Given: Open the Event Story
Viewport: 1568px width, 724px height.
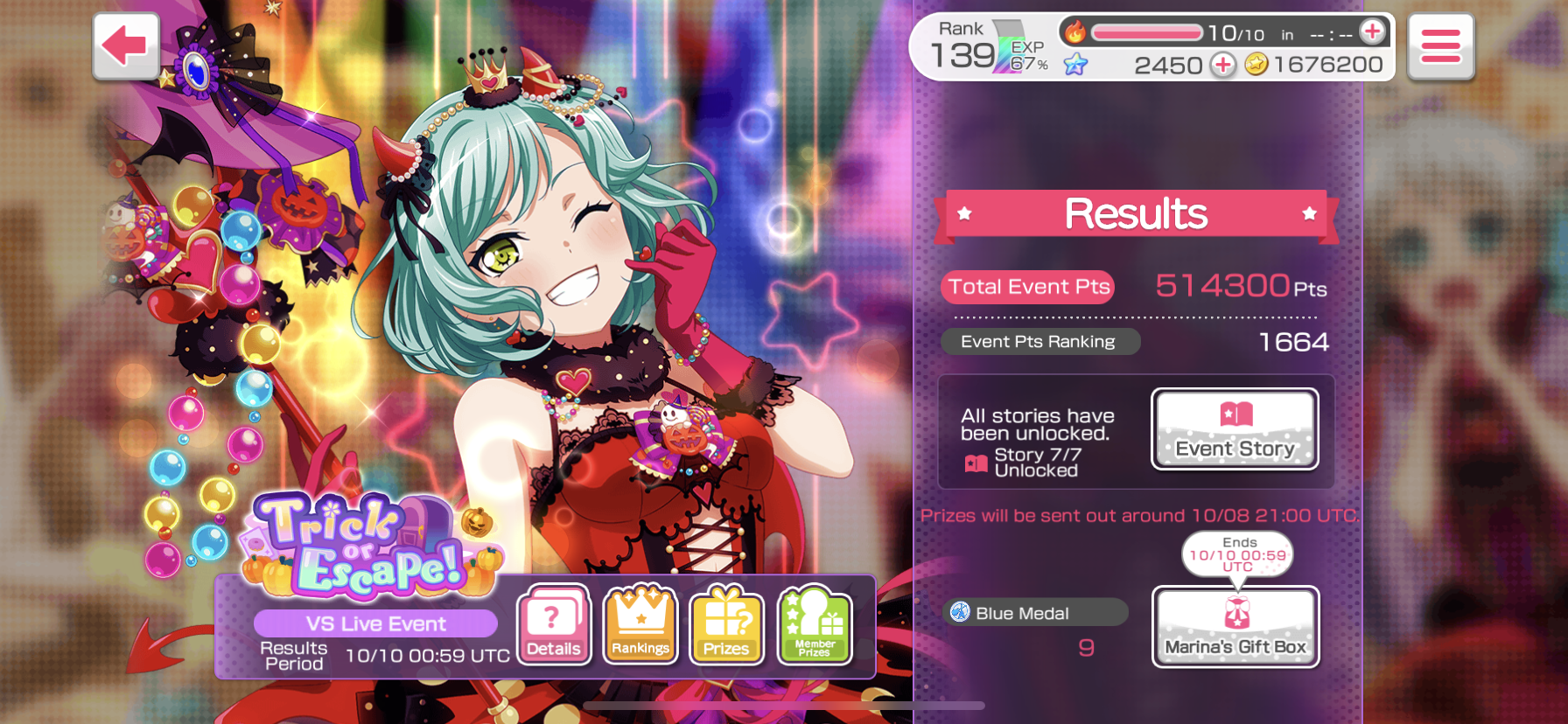Looking at the screenshot, I should coord(1235,429).
